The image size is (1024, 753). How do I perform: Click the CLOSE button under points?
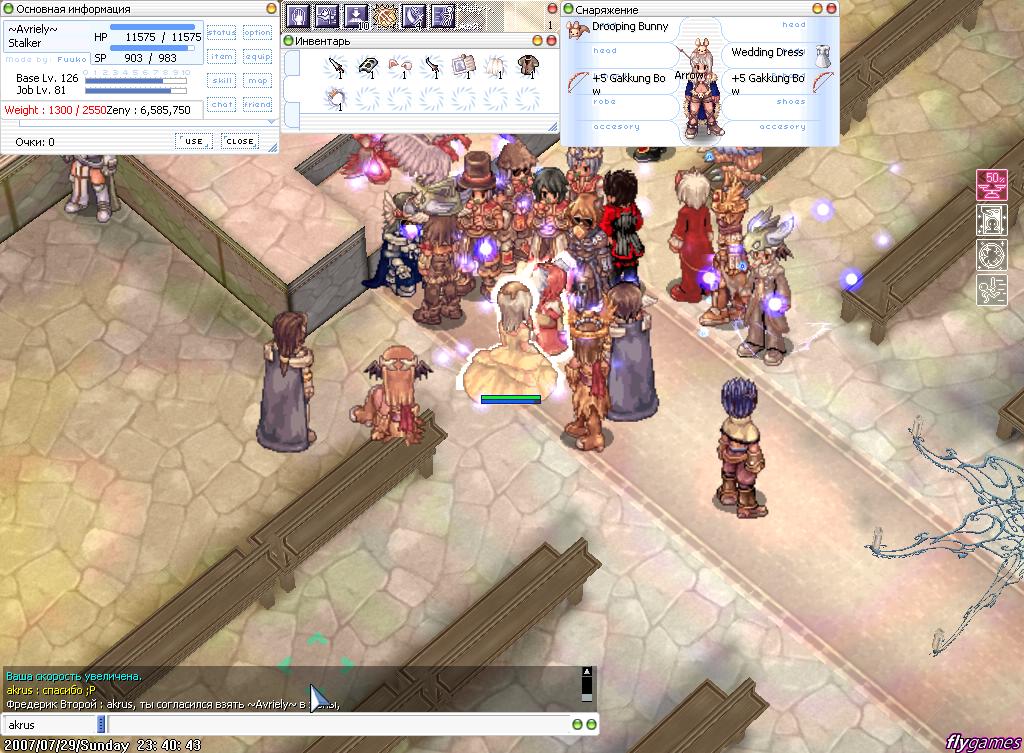coord(240,141)
